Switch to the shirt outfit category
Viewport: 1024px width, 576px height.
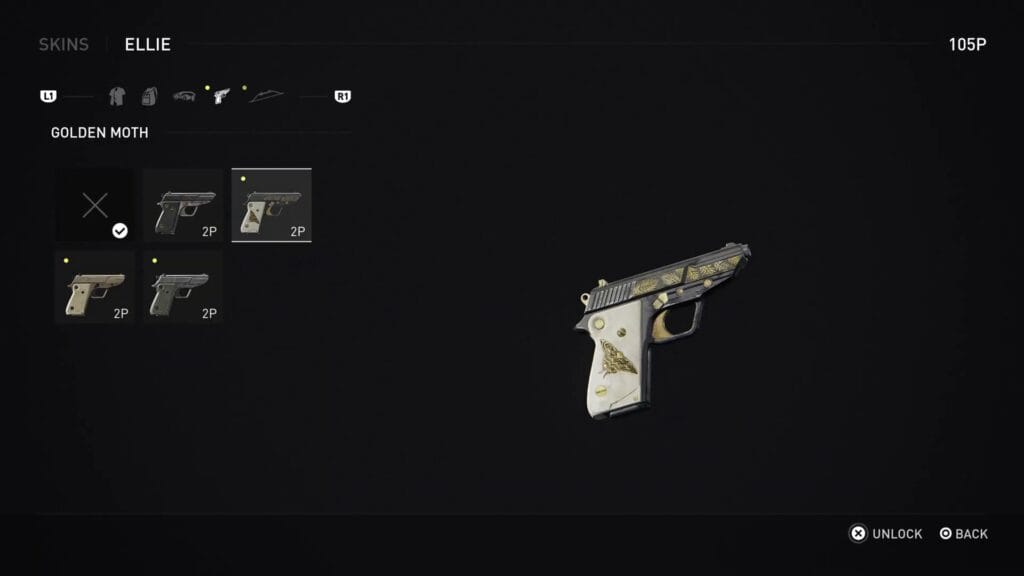coord(117,97)
